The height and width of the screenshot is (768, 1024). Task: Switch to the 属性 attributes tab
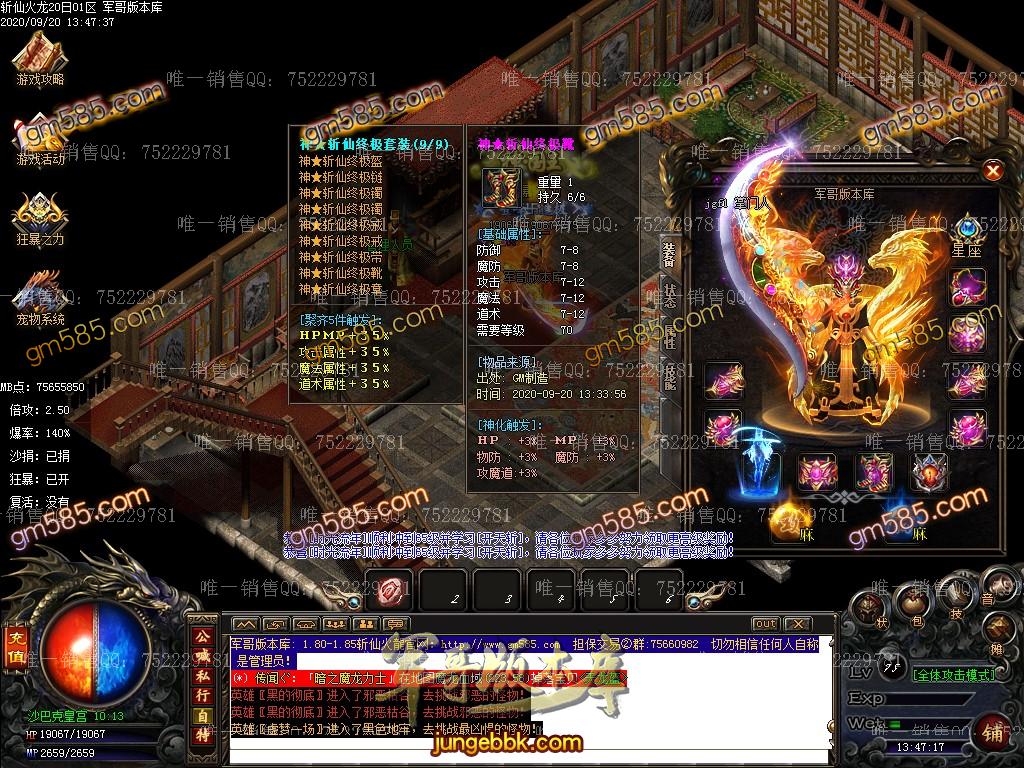(x=670, y=337)
